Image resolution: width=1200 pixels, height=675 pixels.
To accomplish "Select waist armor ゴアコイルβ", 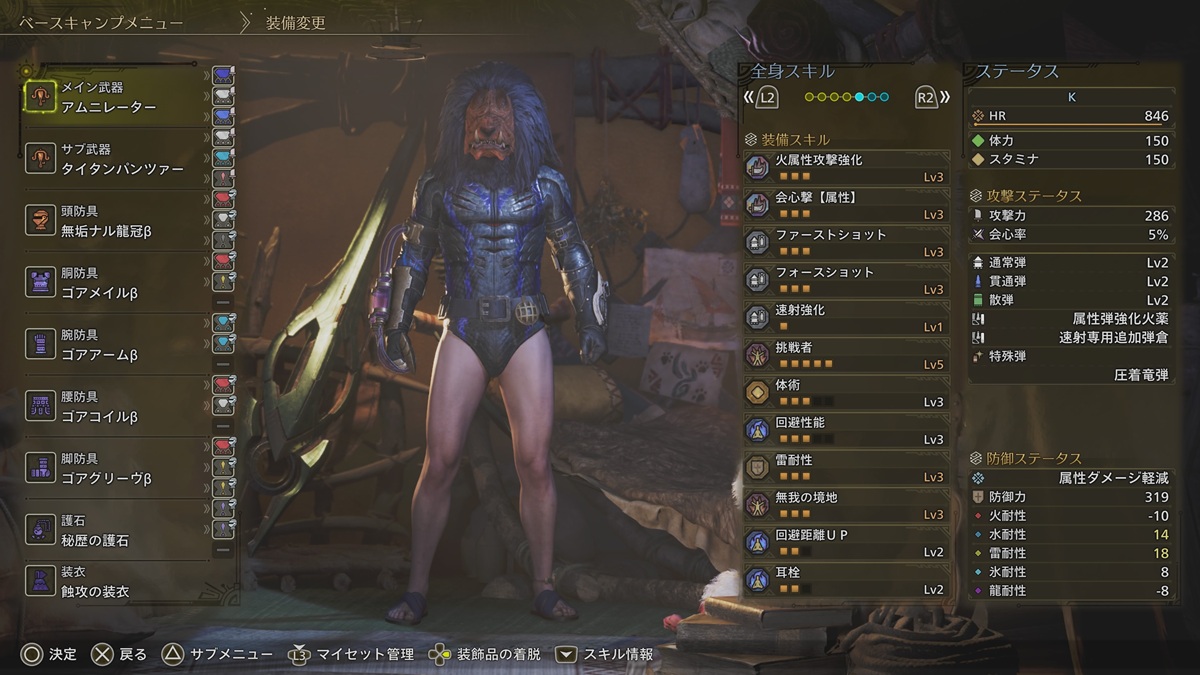I will pyautogui.click(x=115, y=407).
